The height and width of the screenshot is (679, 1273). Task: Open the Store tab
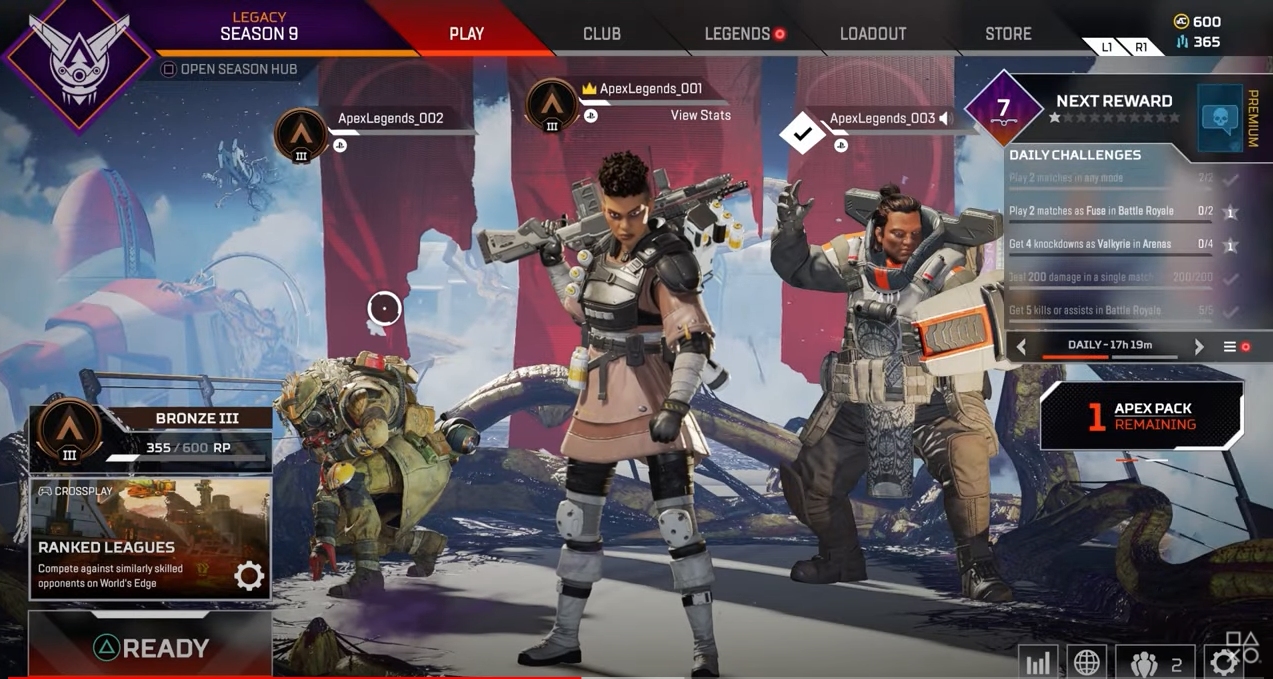tap(1007, 33)
